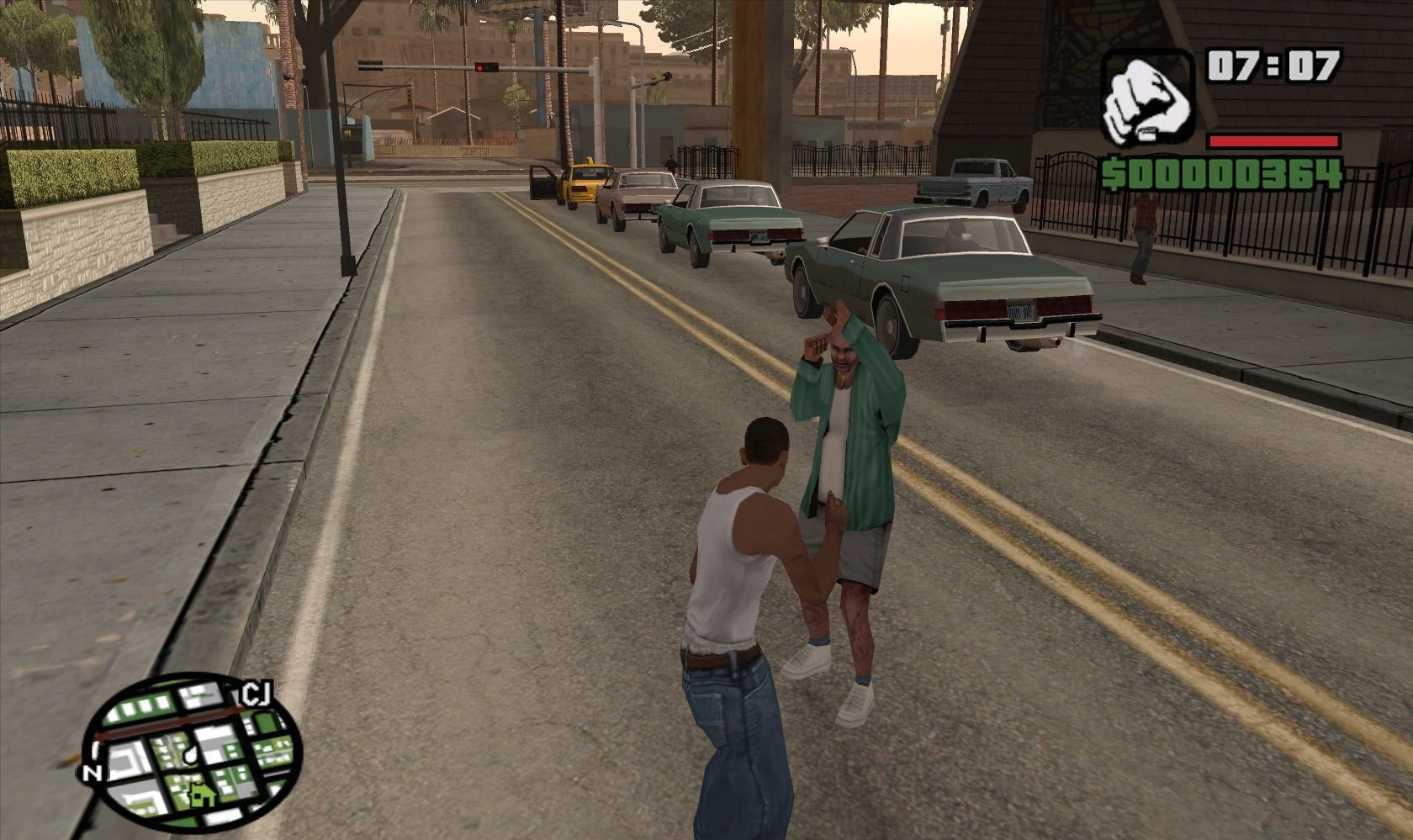Click the north N indicator on the radar
The height and width of the screenshot is (840, 1413).
pyautogui.click(x=92, y=774)
